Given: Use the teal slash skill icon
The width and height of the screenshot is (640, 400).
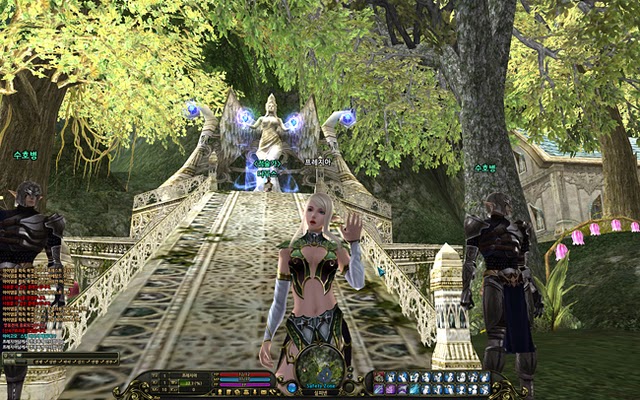Looking at the screenshot, I should (x=414, y=390).
